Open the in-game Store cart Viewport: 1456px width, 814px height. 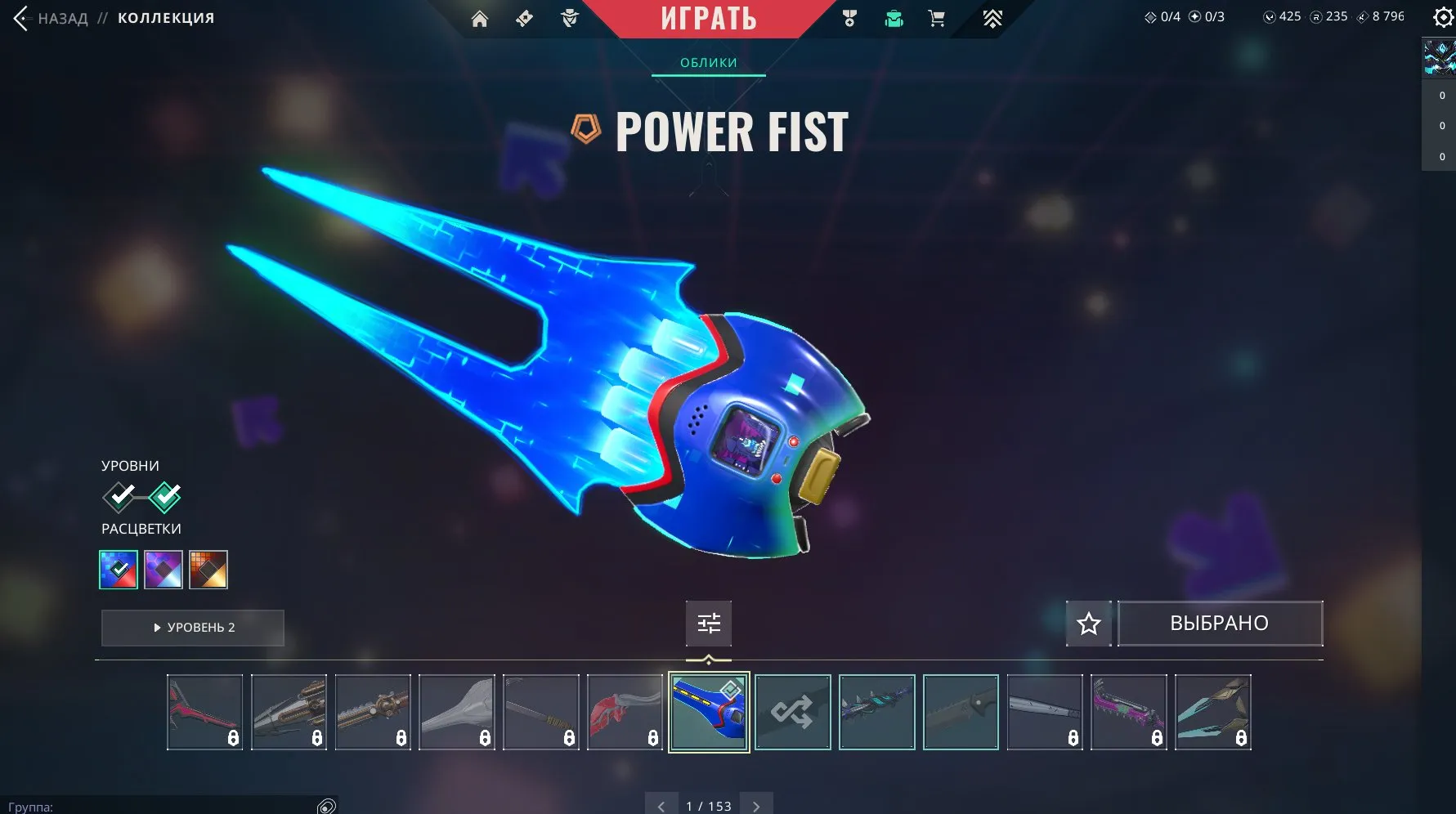pyautogui.click(x=937, y=18)
